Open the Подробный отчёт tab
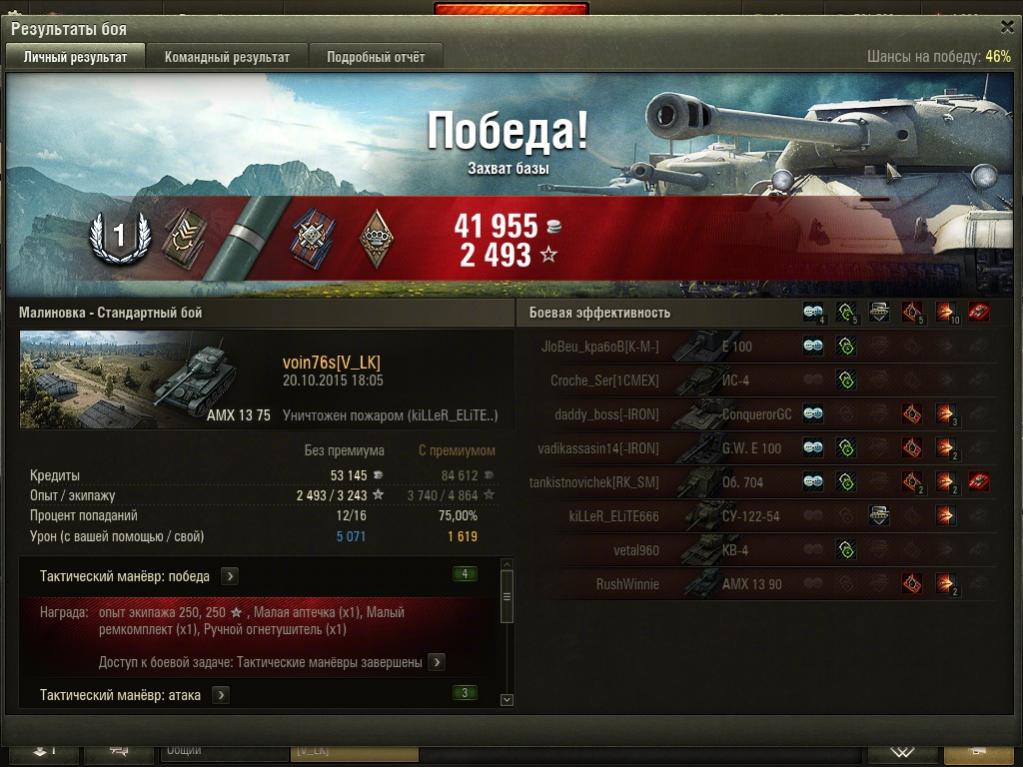The width and height of the screenshot is (1023, 767). point(375,57)
